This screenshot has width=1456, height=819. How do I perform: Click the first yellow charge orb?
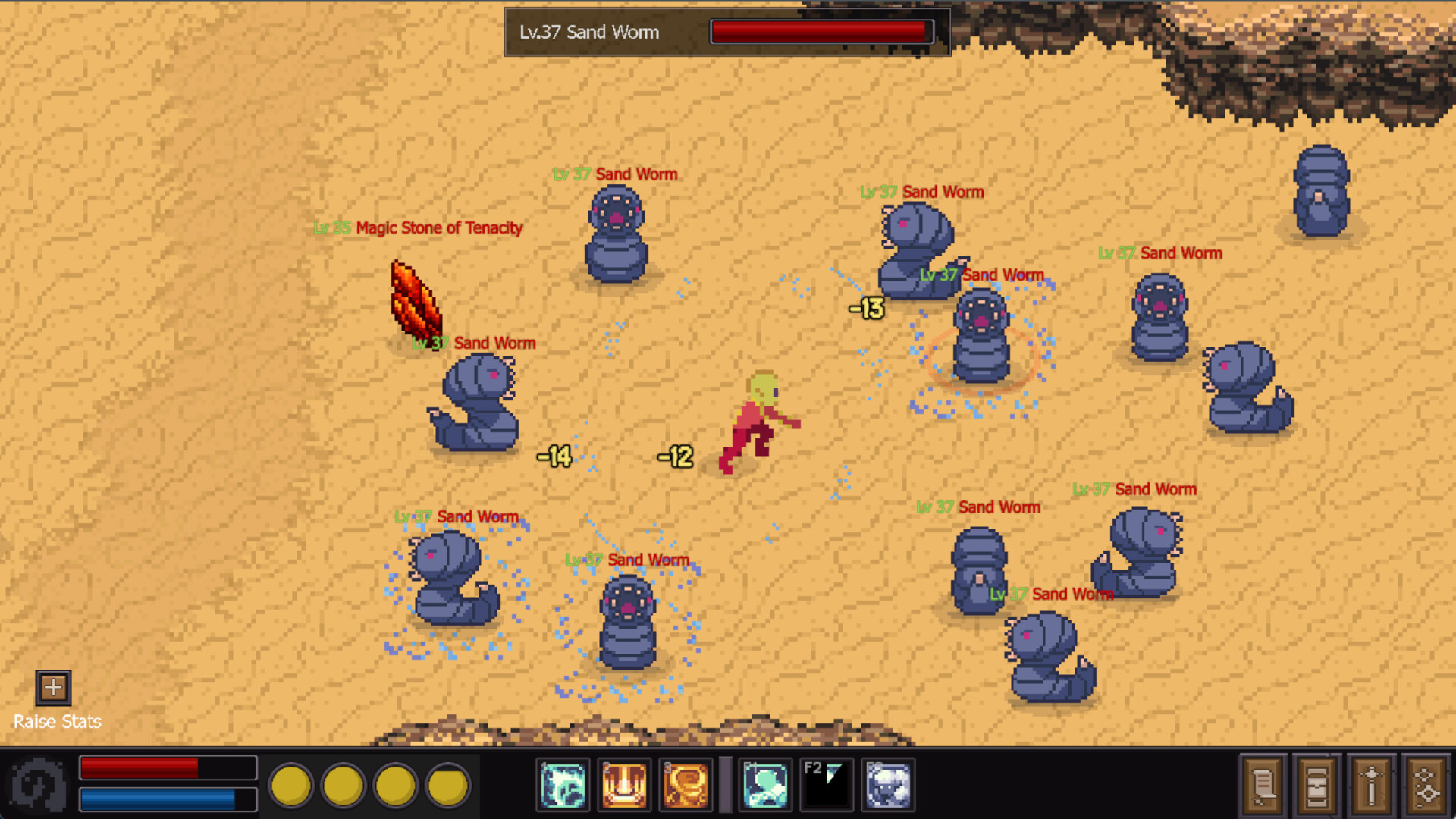(x=292, y=785)
